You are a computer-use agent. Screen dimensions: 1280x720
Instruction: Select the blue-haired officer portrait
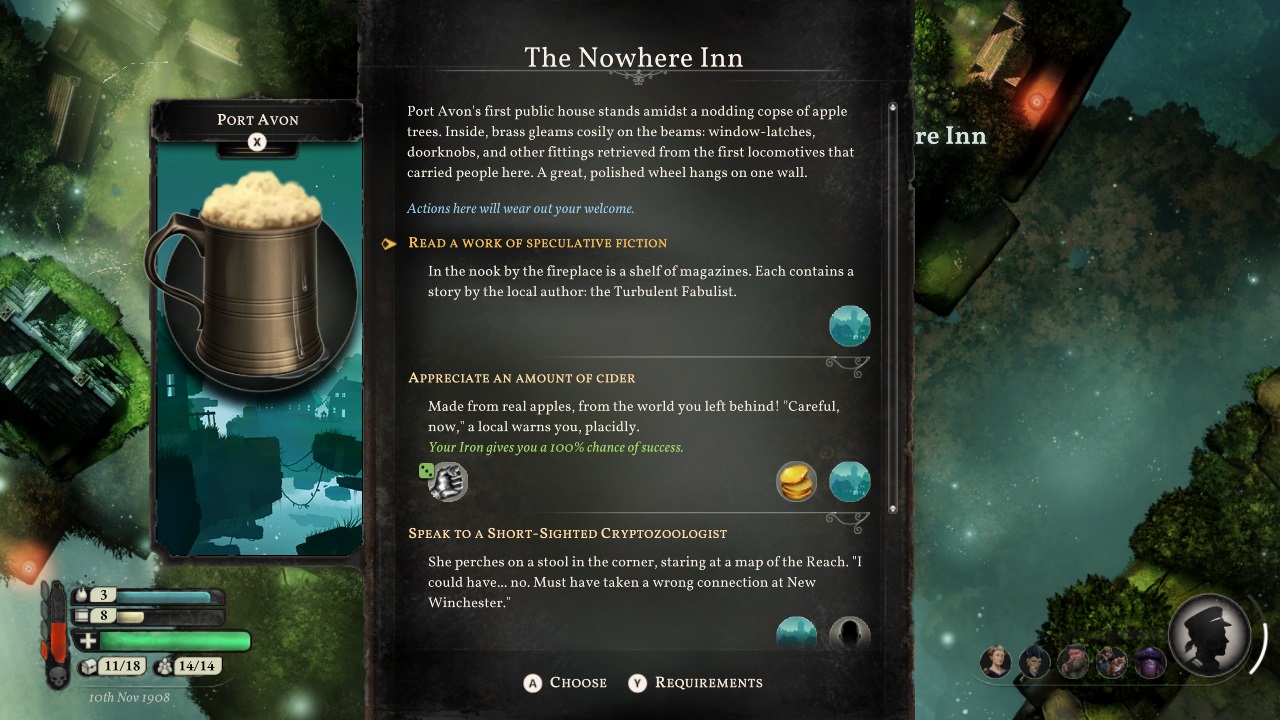(1035, 662)
